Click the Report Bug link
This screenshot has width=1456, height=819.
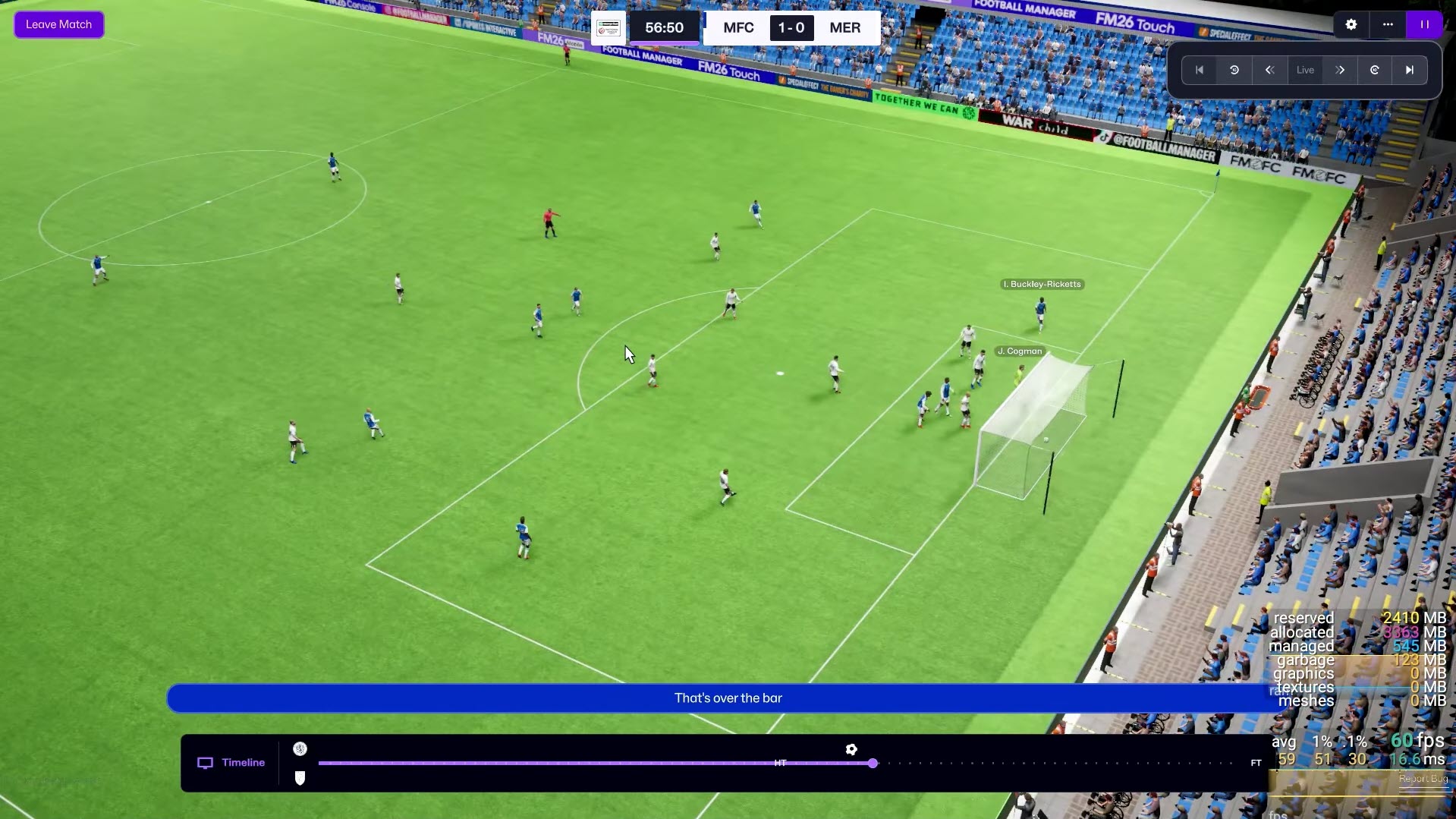point(1423,779)
